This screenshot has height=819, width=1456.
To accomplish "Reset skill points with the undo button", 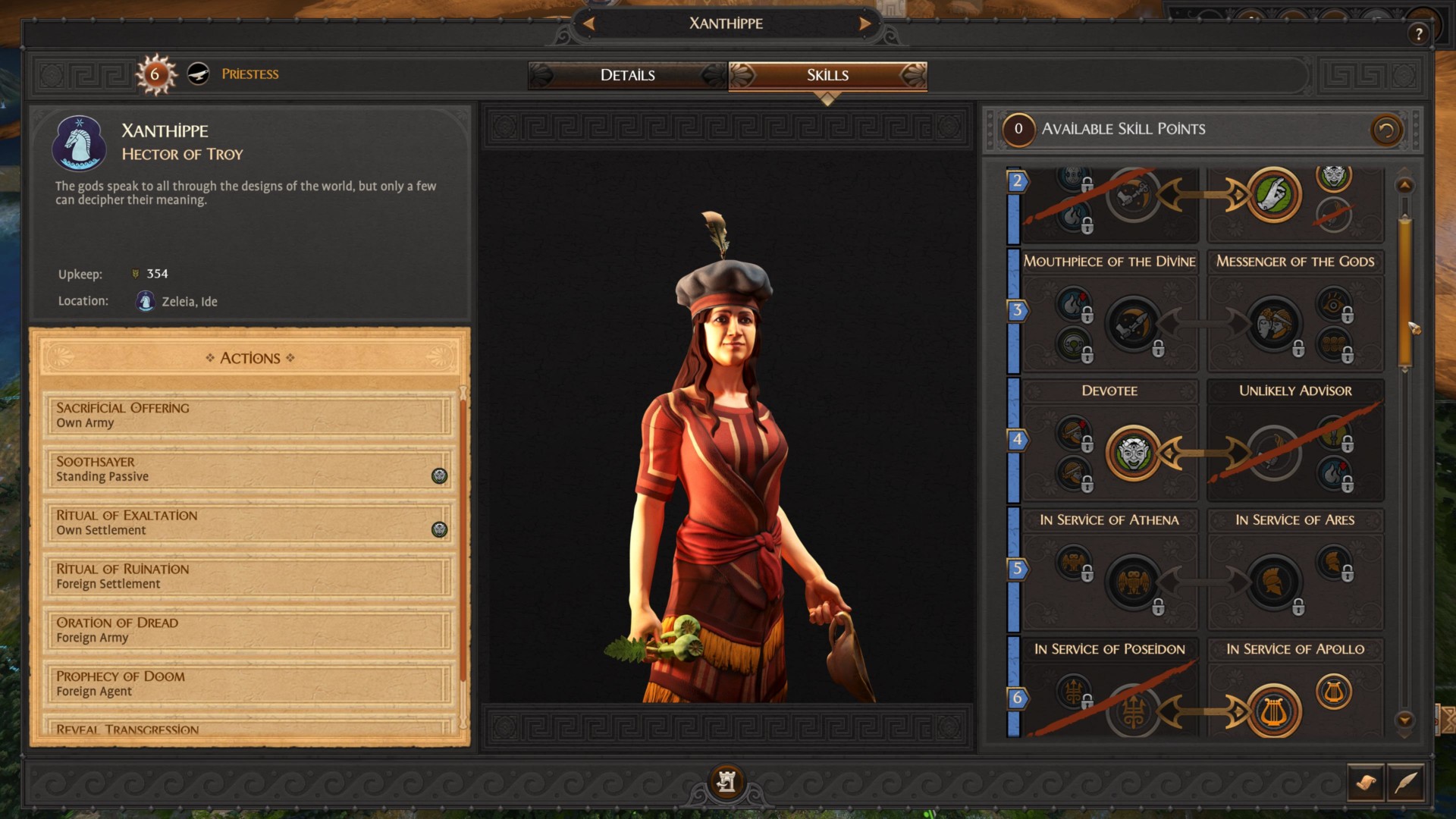I will pyautogui.click(x=1385, y=130).
